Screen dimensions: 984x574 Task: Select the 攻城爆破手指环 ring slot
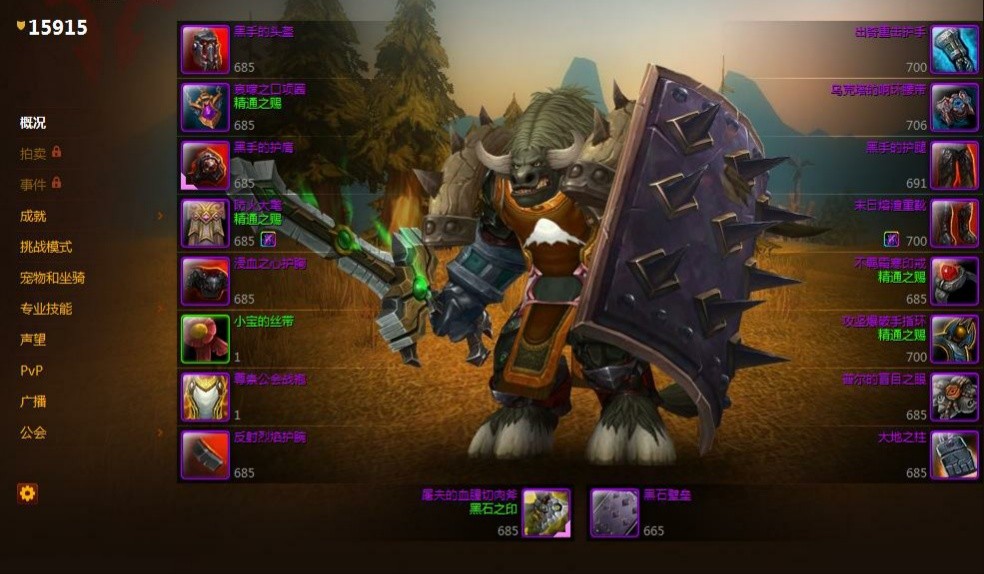pyautogui.click(x=954, y=339)
